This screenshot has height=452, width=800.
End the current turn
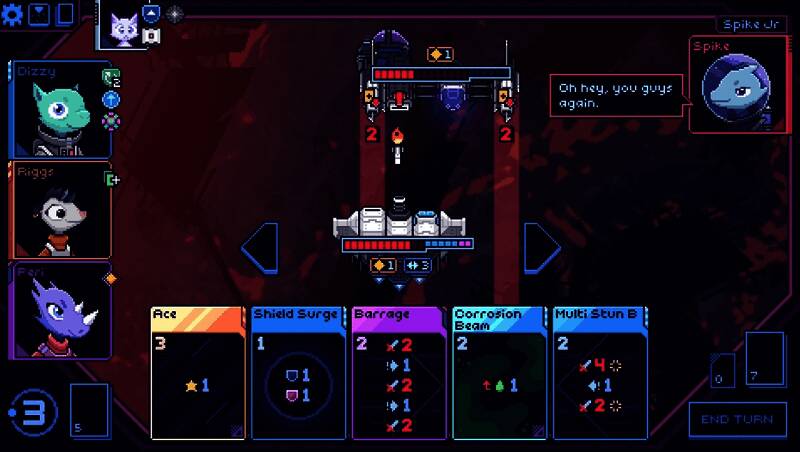(737, 419)
